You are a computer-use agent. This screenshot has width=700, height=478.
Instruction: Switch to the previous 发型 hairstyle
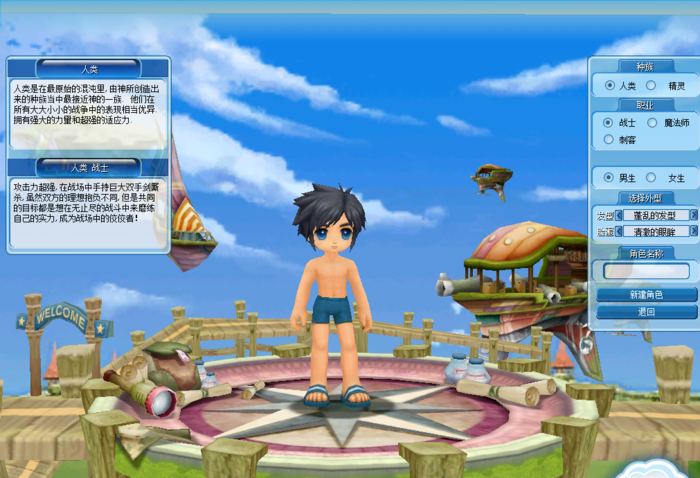619,215
